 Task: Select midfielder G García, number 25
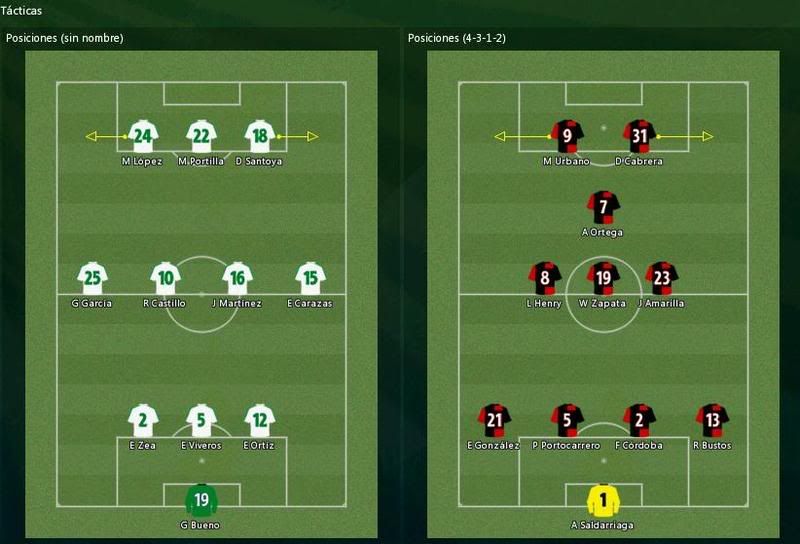tap(92, 278)
